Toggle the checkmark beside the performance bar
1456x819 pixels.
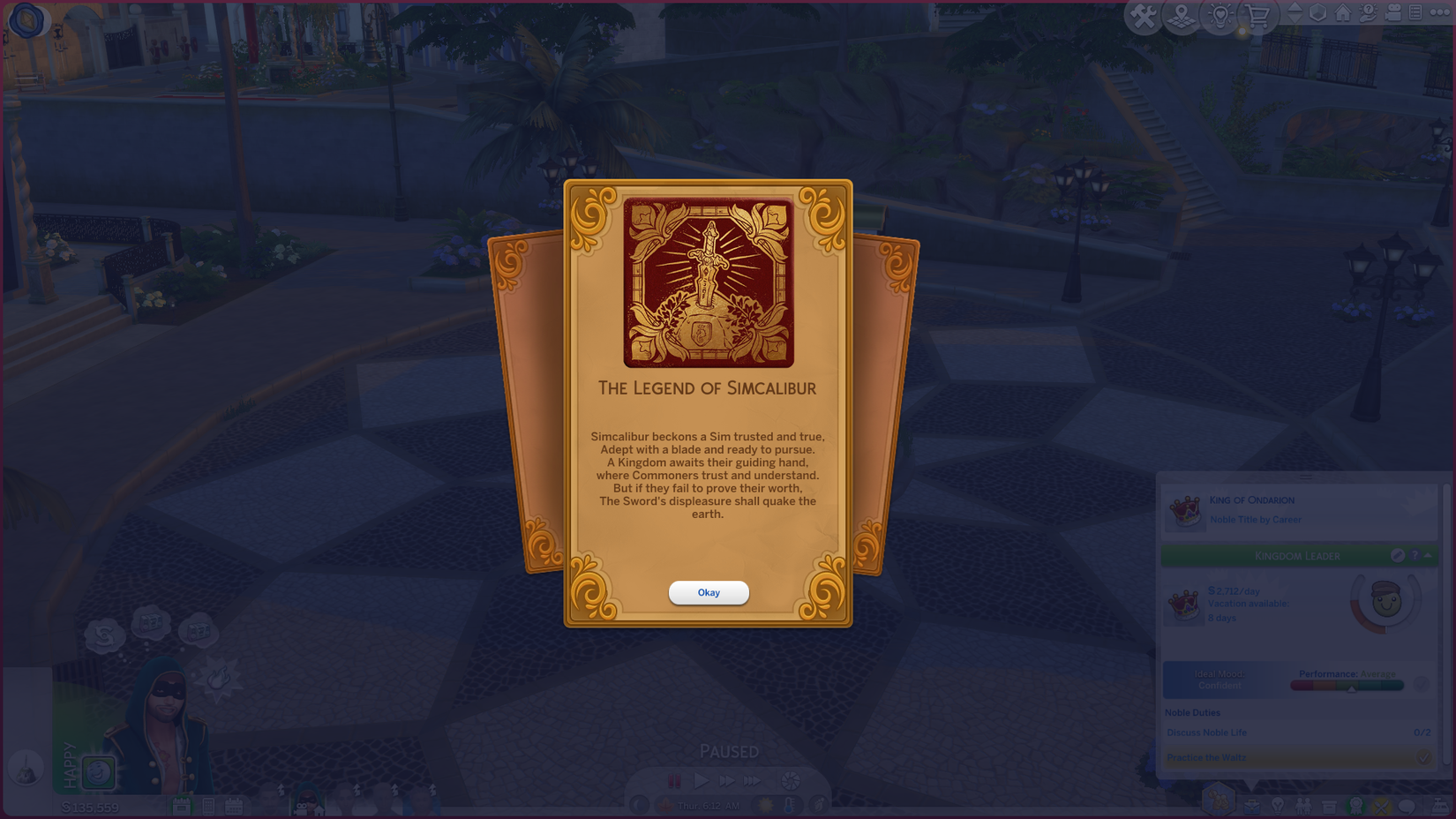coord(1421,684)
